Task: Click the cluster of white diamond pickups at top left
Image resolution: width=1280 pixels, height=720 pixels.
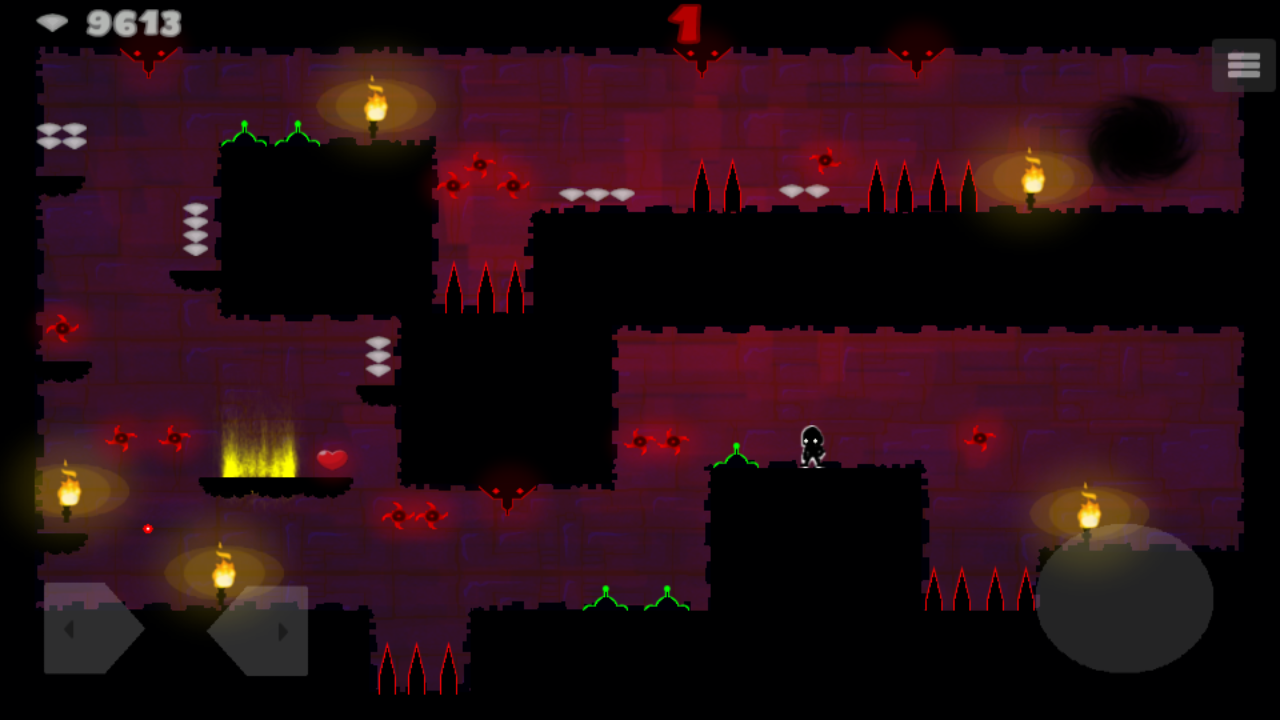Action: pos(62,135)
